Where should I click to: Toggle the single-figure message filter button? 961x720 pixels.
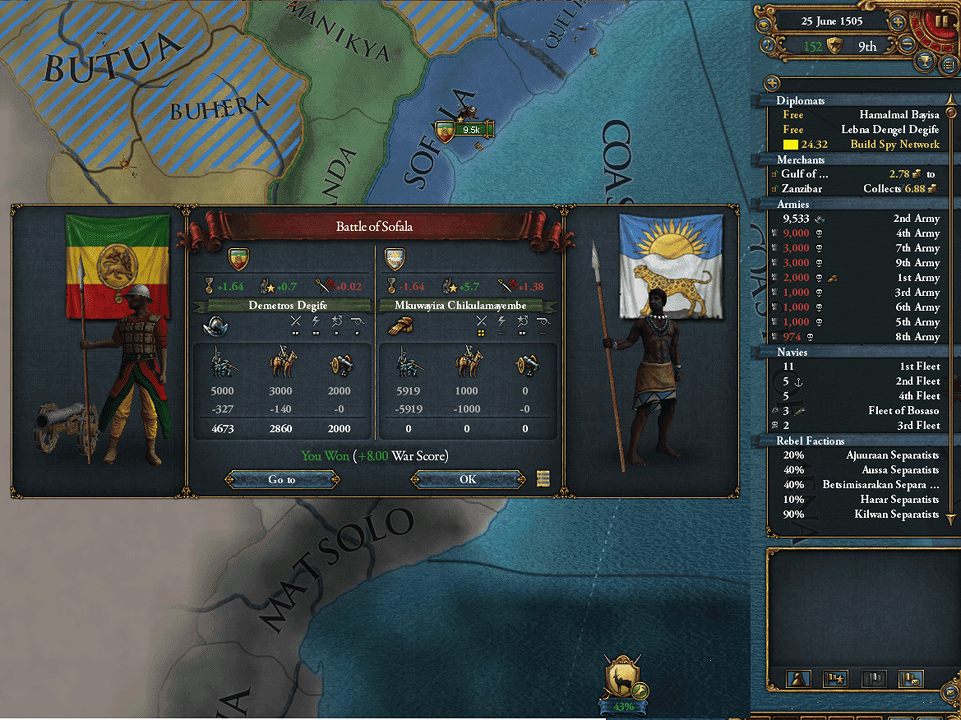tap(800, 679)
